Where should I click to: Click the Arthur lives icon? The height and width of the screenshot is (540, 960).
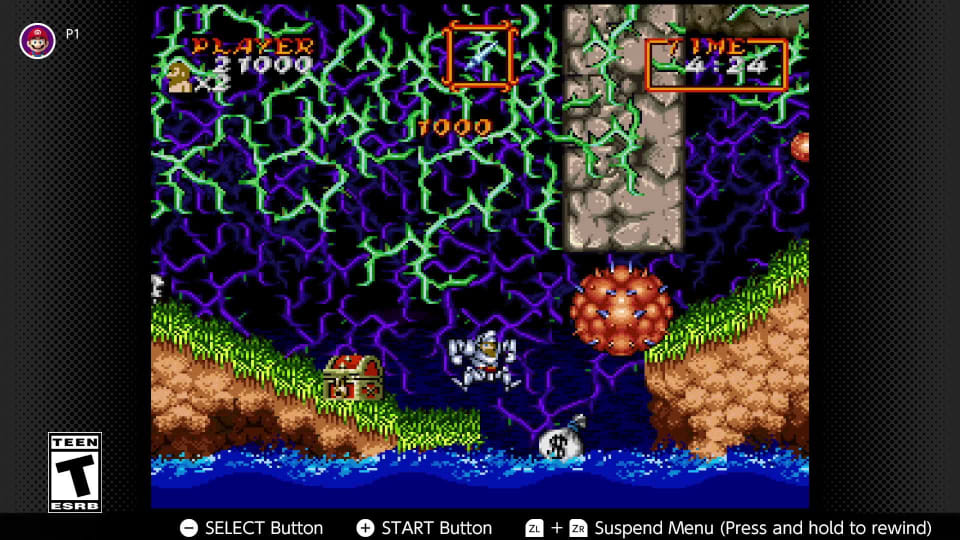point(180,77)
